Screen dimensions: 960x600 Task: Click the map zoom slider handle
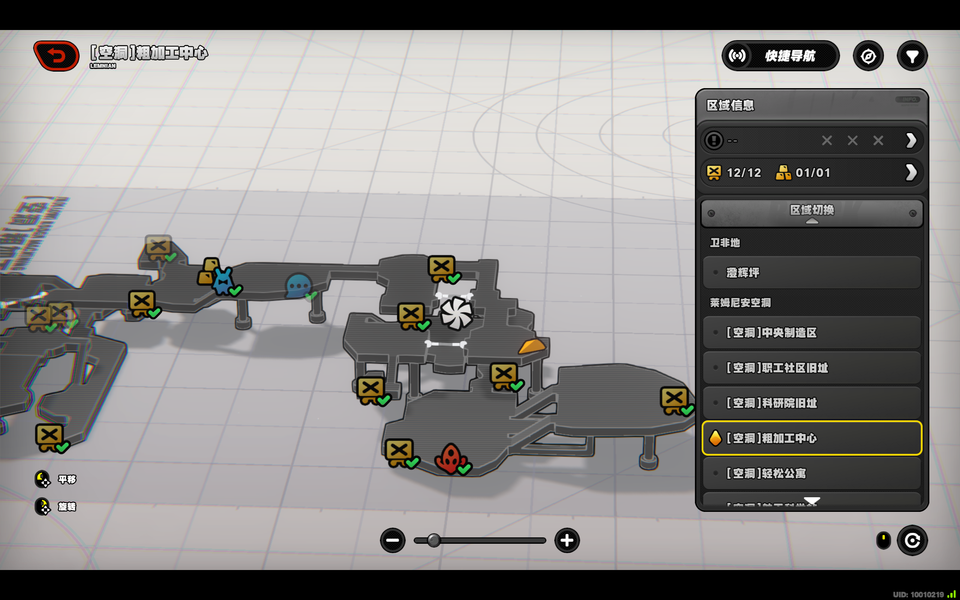pyautogui.click(x=434, y=540)
